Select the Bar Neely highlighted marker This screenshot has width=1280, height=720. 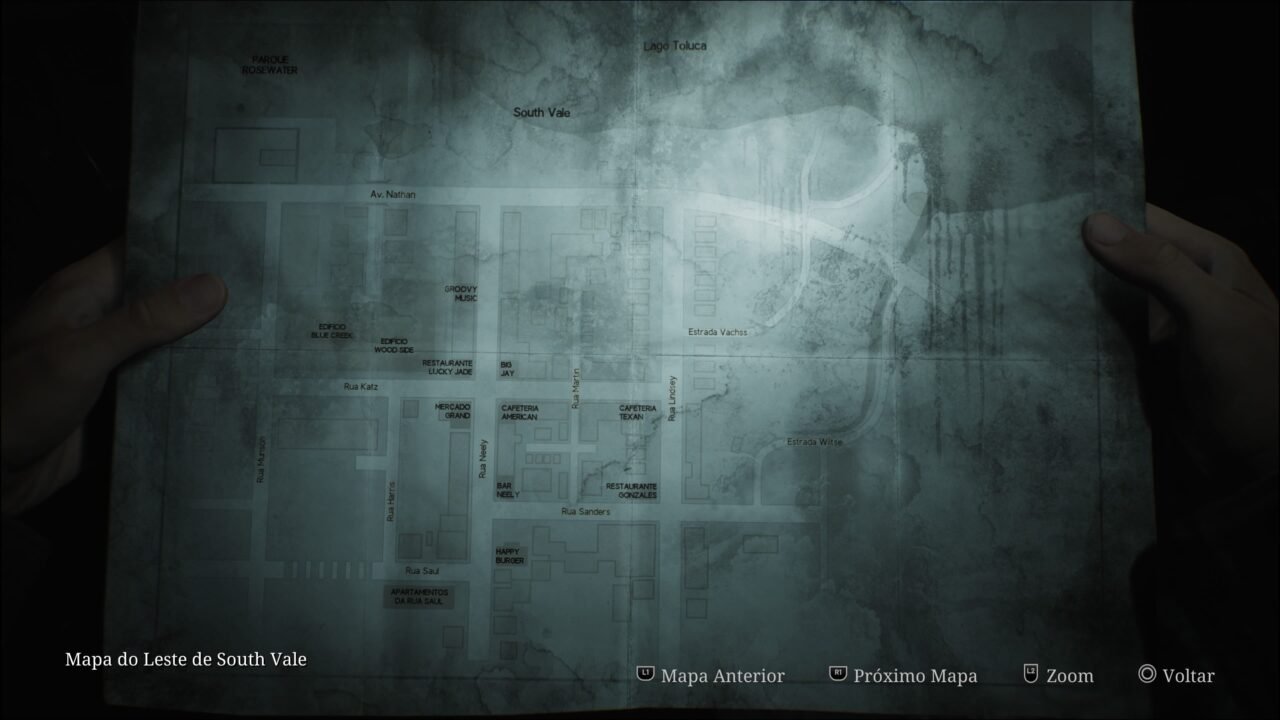507,491
